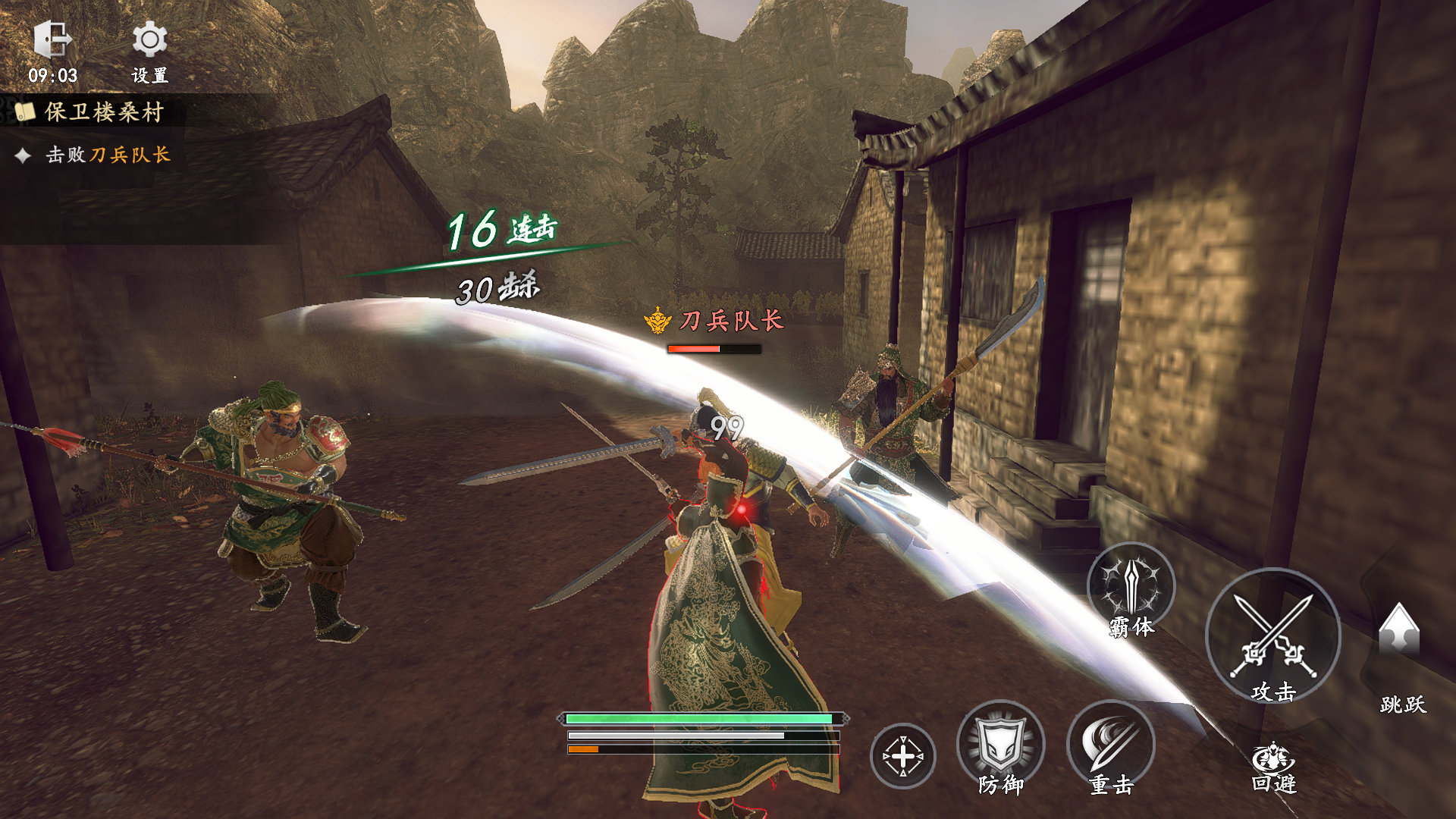This screenshot has width=1456, height=819.
Task: Use the 跳跃 jump arrow
Action: (1399, 631)
